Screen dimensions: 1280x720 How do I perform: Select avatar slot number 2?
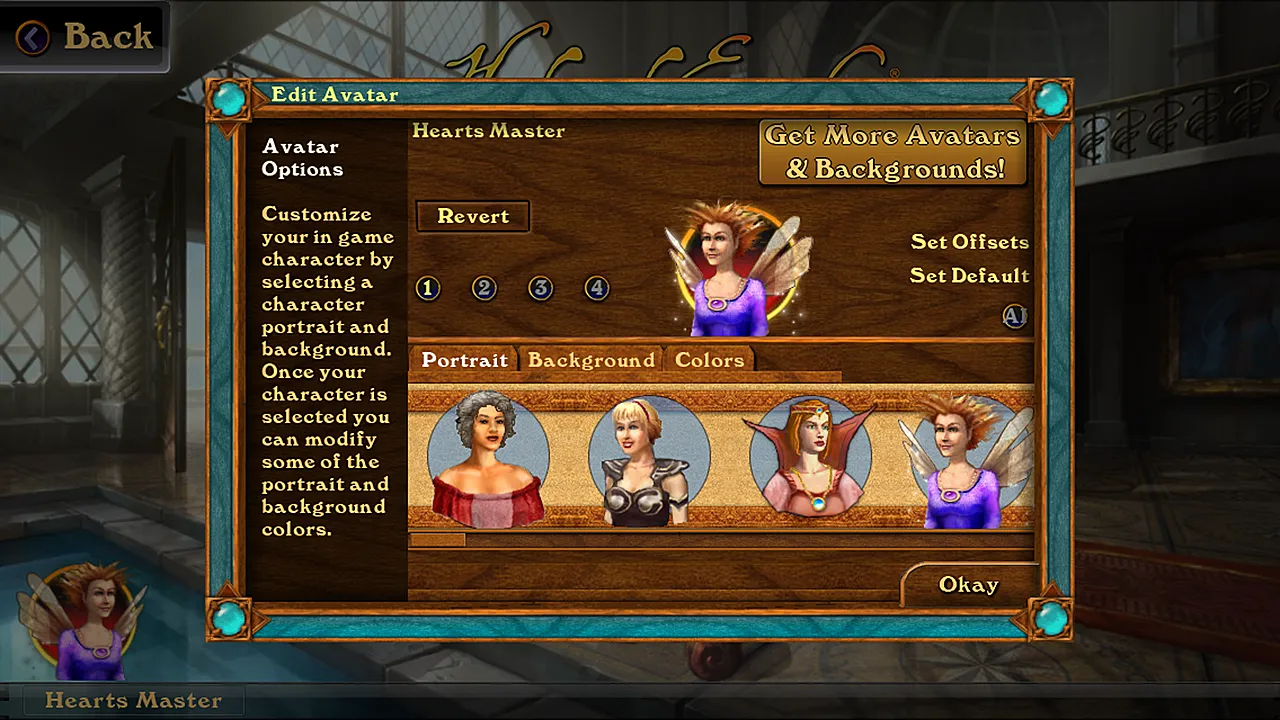[x=484, y=288]
